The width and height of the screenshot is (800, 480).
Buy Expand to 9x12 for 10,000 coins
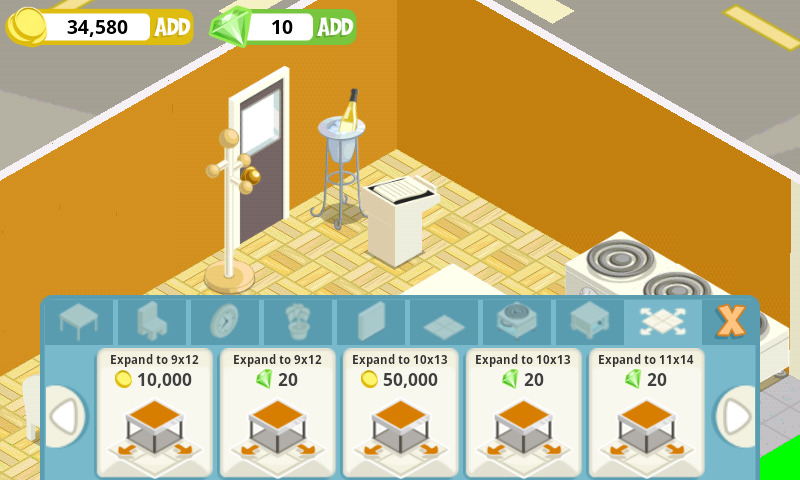(154, 412)
